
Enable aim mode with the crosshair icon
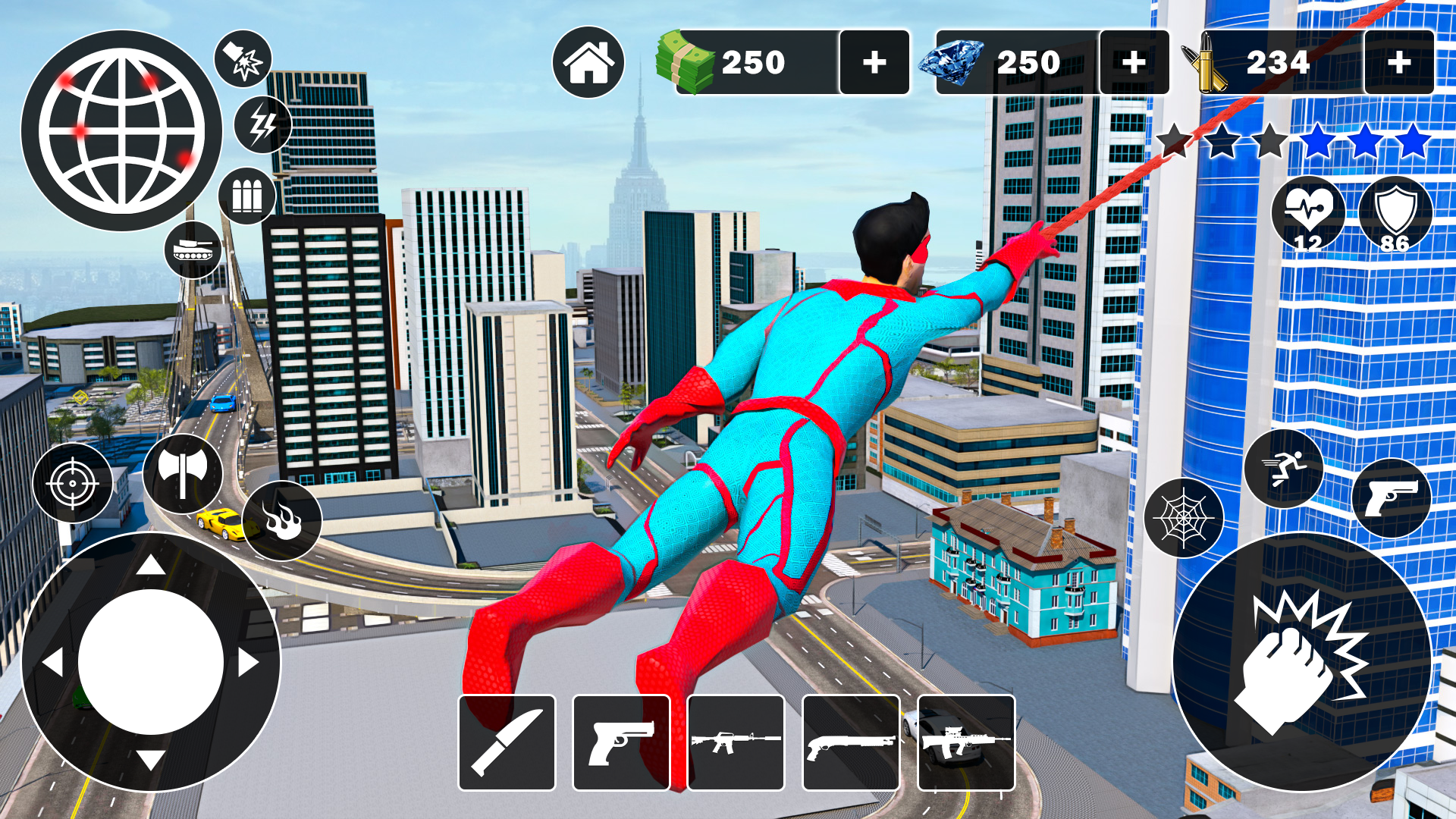[x=71, y=483]
